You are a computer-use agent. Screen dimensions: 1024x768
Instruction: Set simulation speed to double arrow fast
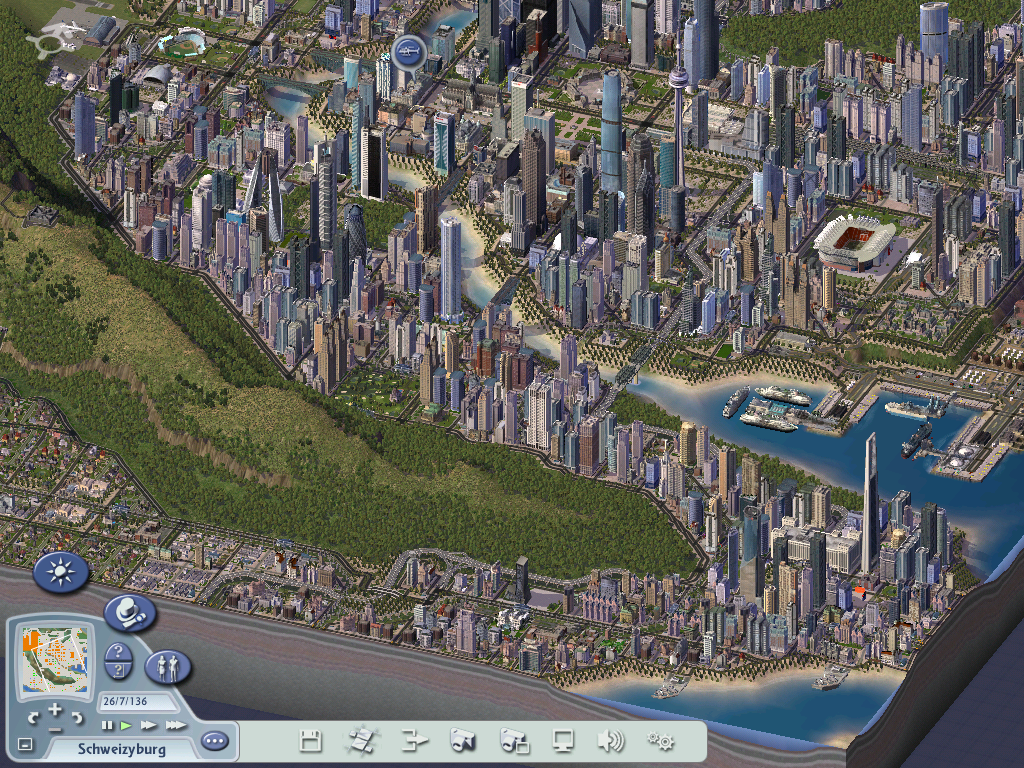point(148,725)
